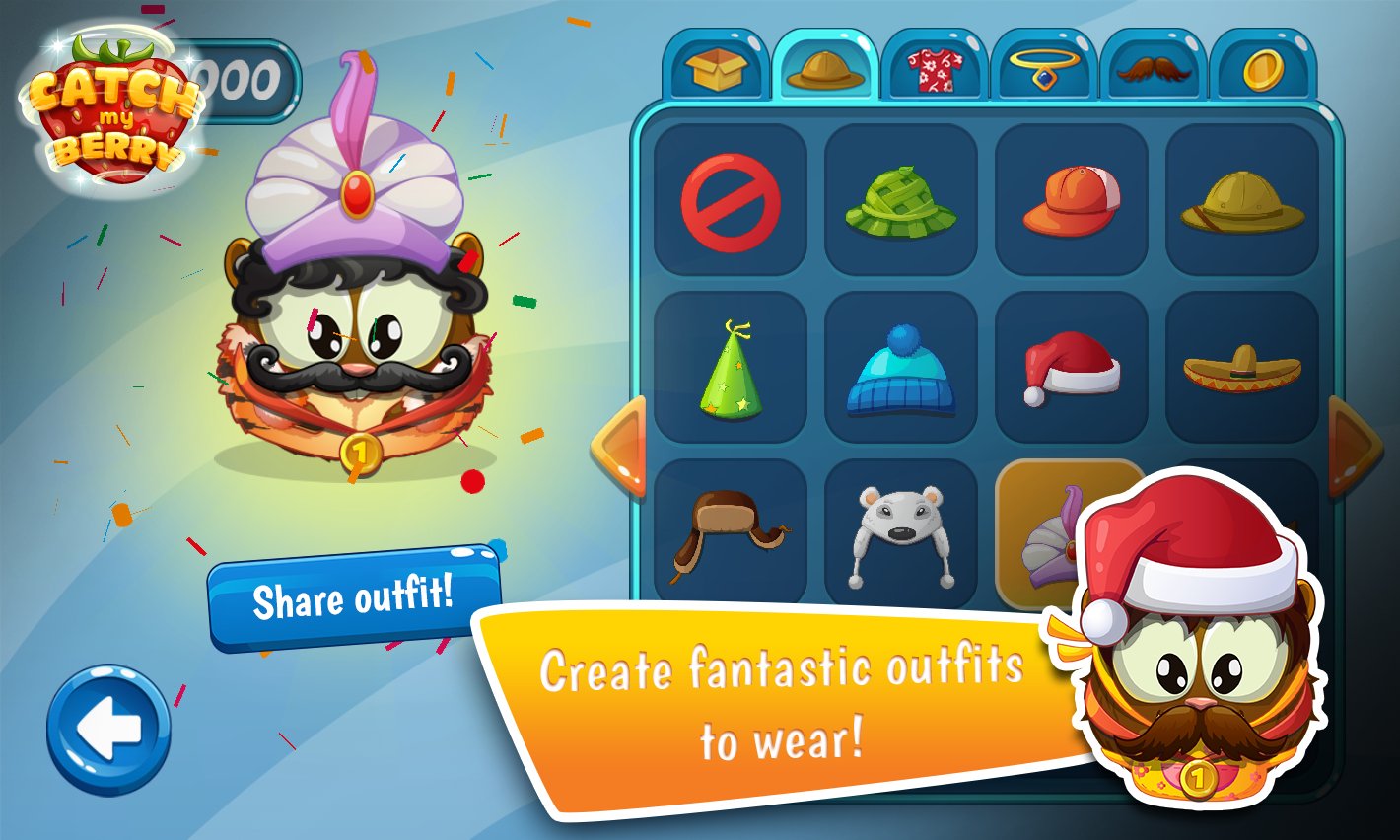Screen dimensions: 1400x840
Task: Switch to the hats category tab
Action: [x=826, y=67]
